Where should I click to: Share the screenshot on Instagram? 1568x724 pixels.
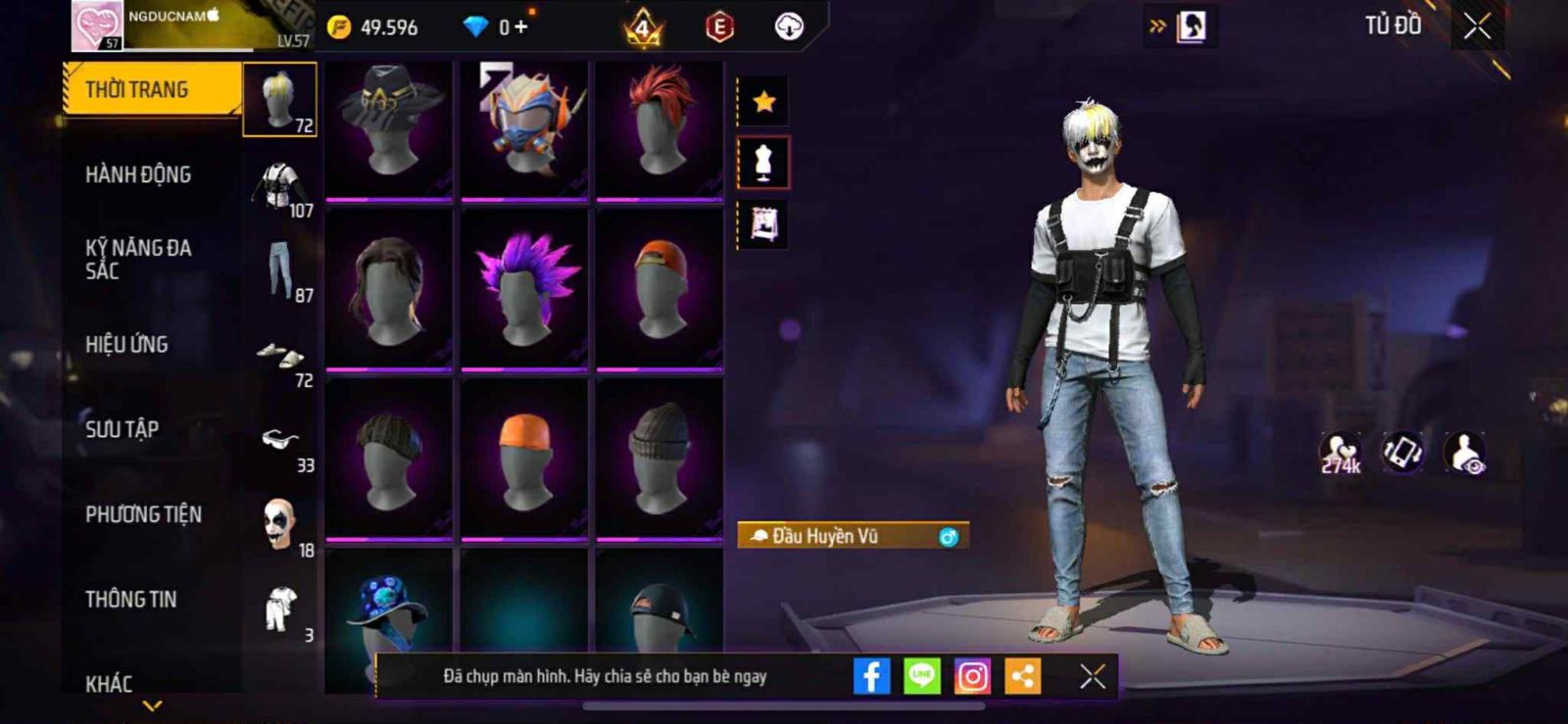tap(972, 676)
